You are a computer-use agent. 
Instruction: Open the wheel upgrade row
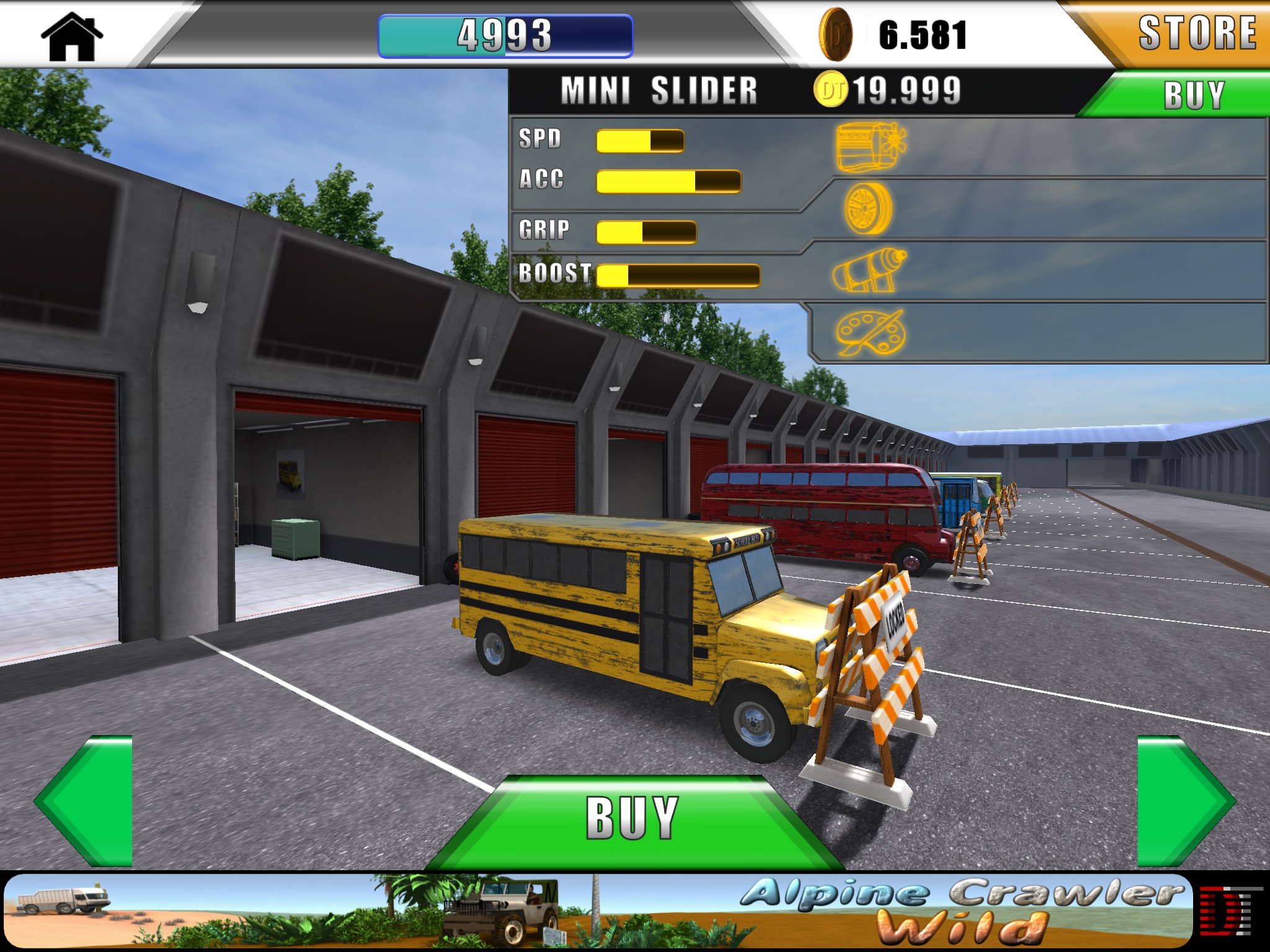(868, 209)
